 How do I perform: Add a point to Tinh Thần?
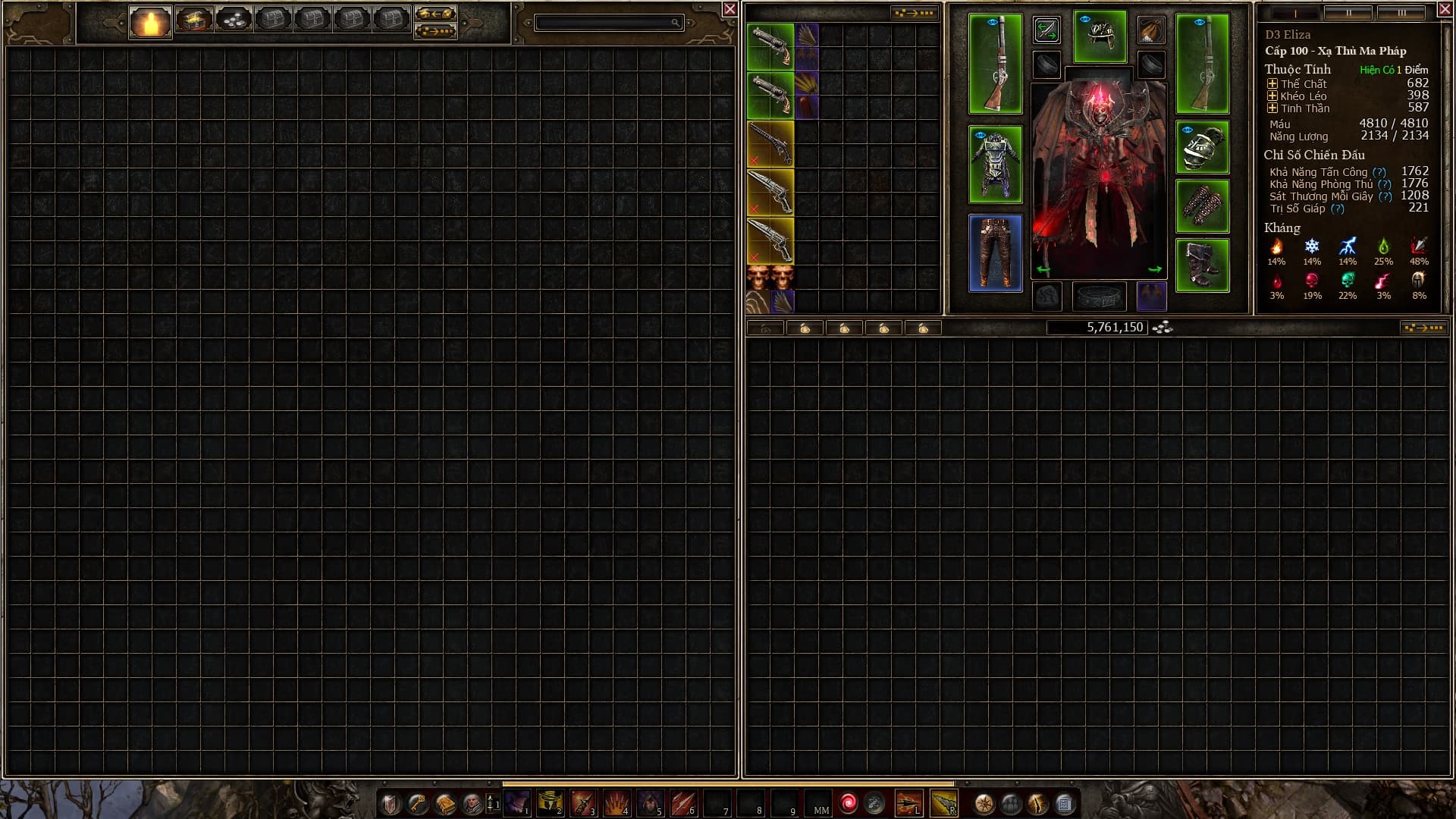[x=1272, y=108]
